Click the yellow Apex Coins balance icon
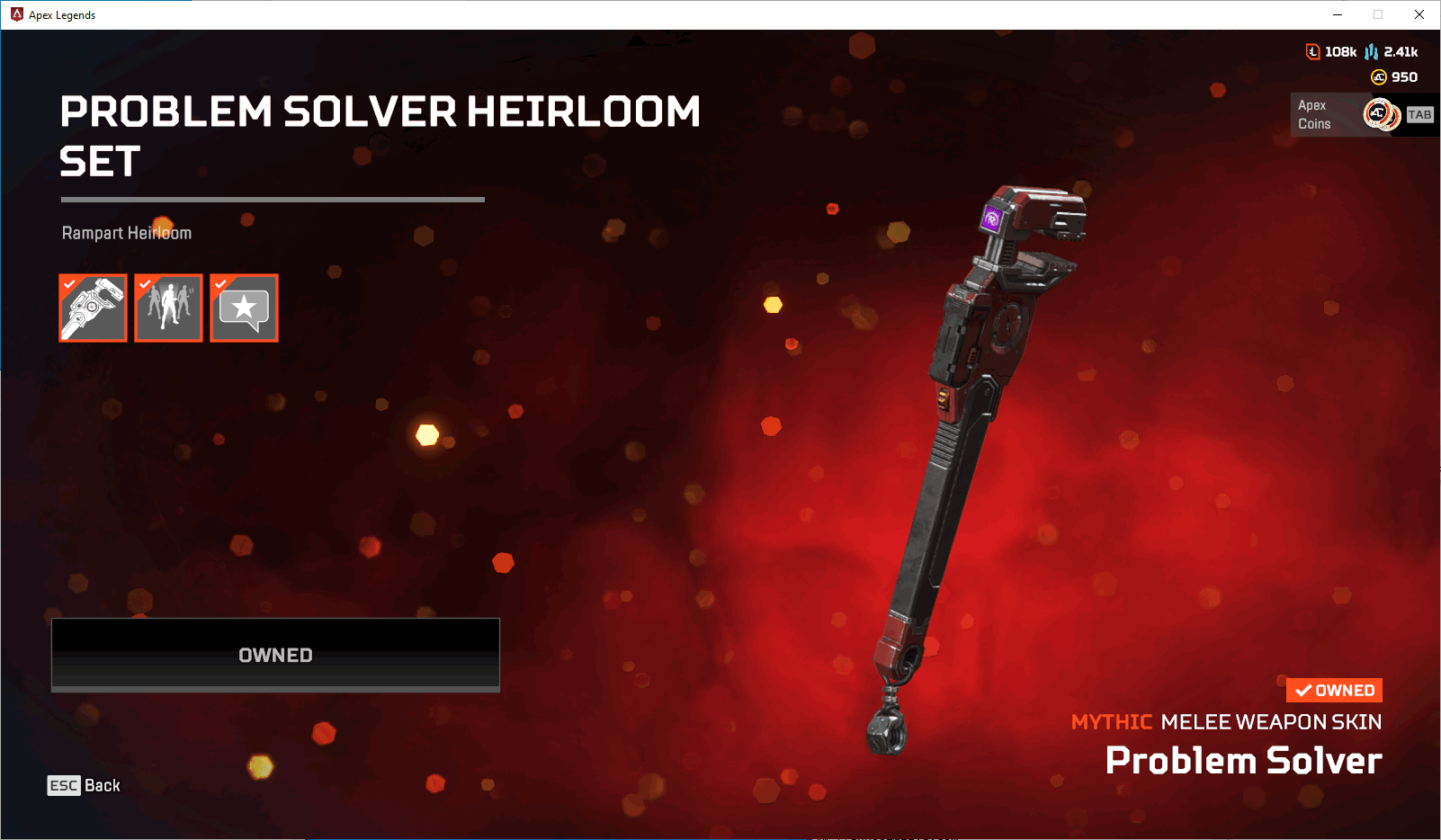This screenshot has height=840, width=1441. pyautogui.click(x=1377, y=77)
